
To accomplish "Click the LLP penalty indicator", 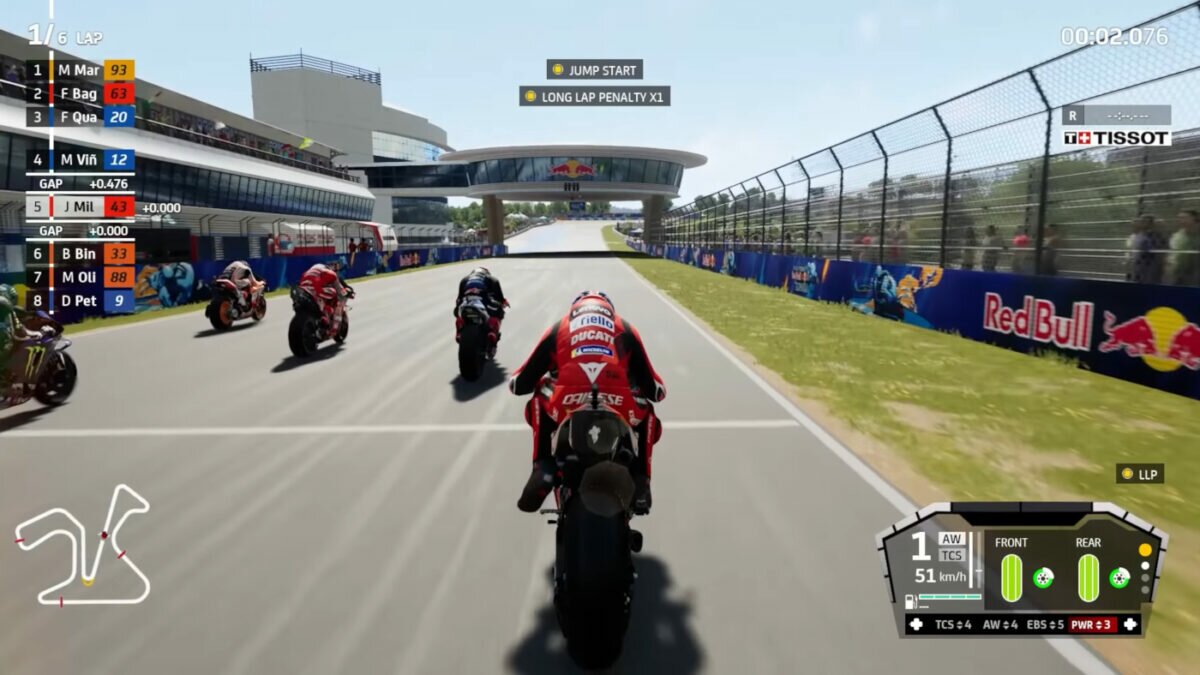I will pyautogui.click(x=1140, y=474).
